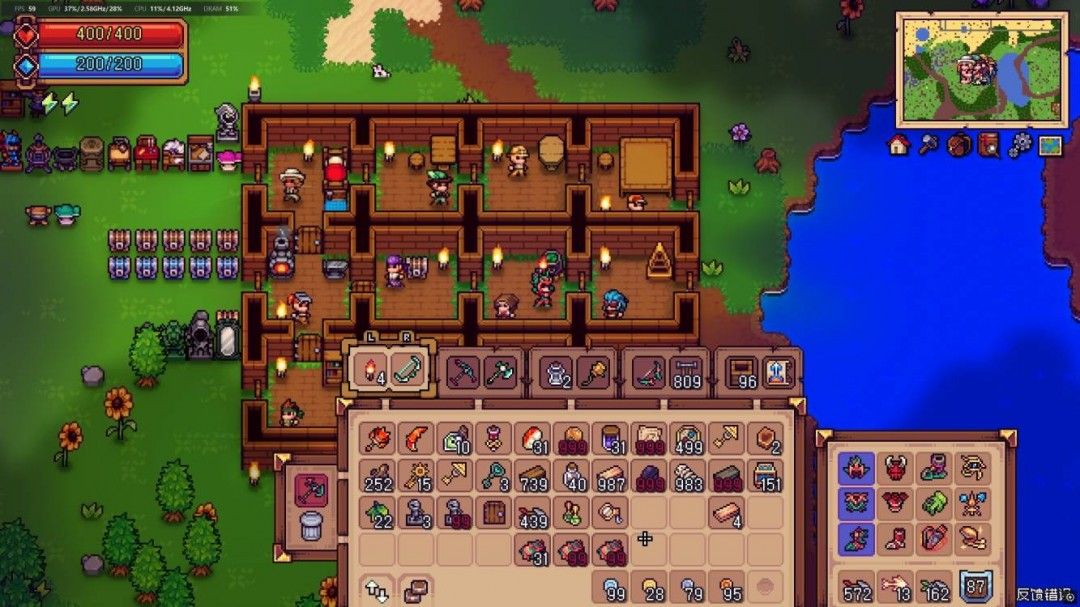Open the gear settings icon
This screenshot has width=1080, height=607.
tap(1019, 145)
